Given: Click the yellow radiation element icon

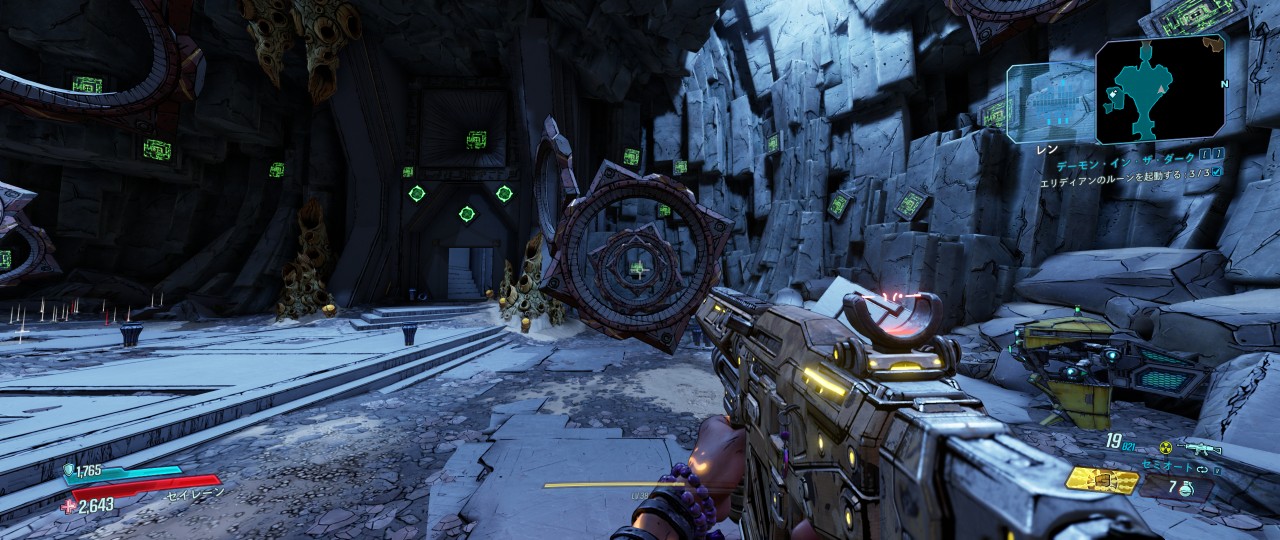Looking at the screenshot, I should (x=1164, y=448).
